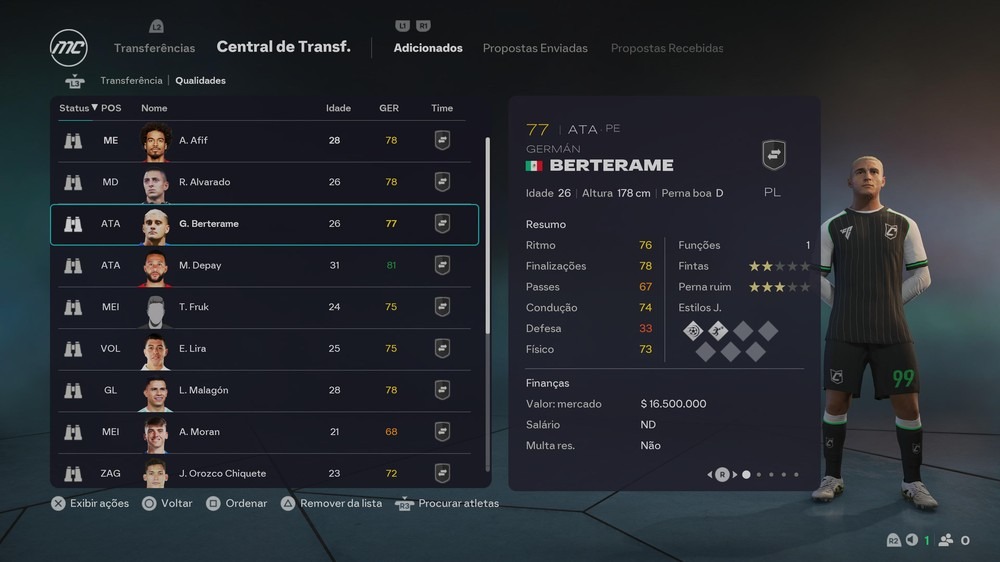Image resolution: width=1000 pixels, height=562 pixels.
Task: Pick A. Moran from the list
Action: coord(264,432)
